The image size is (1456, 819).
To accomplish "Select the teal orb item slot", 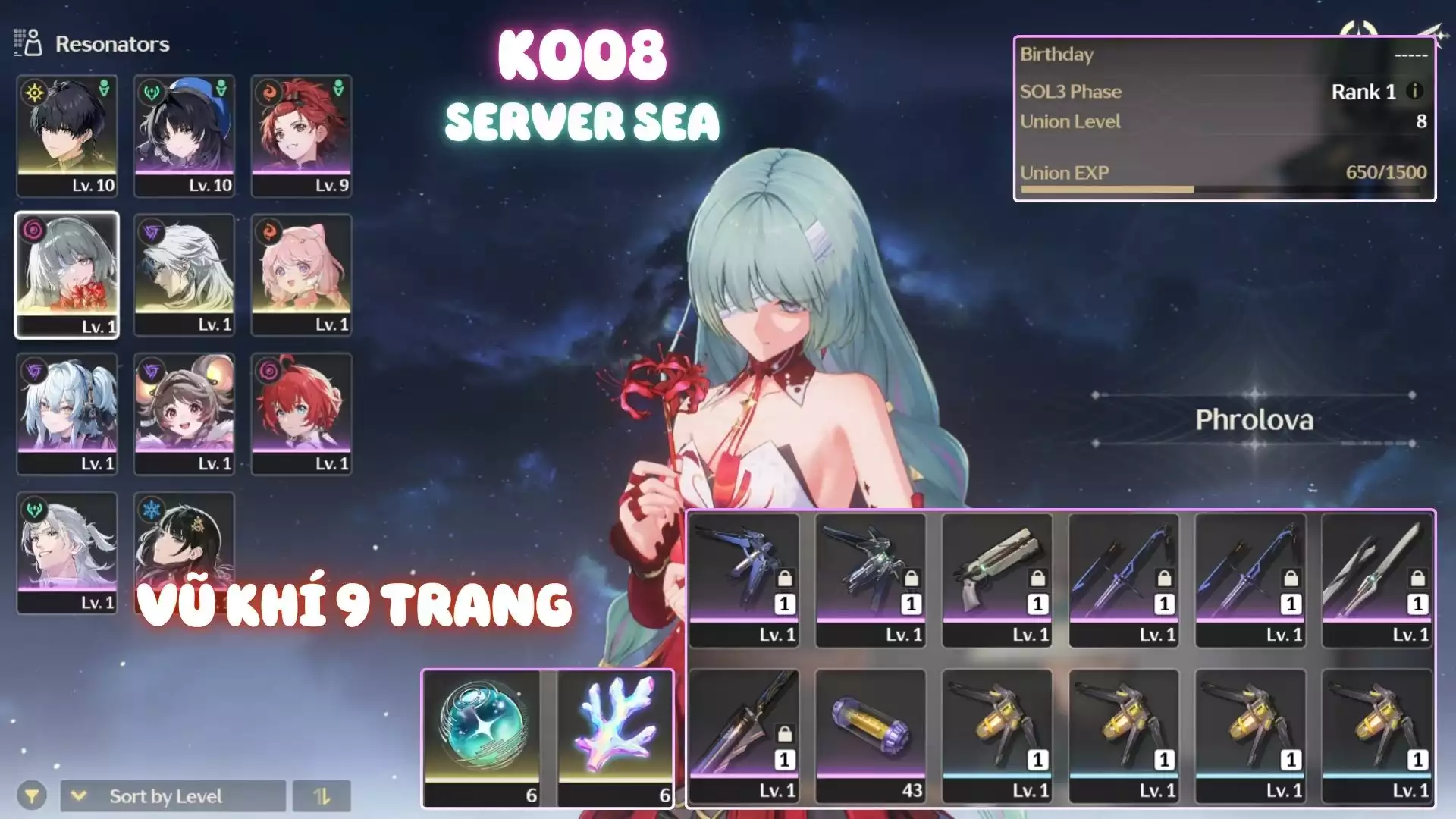I will [x=482, y=737].
